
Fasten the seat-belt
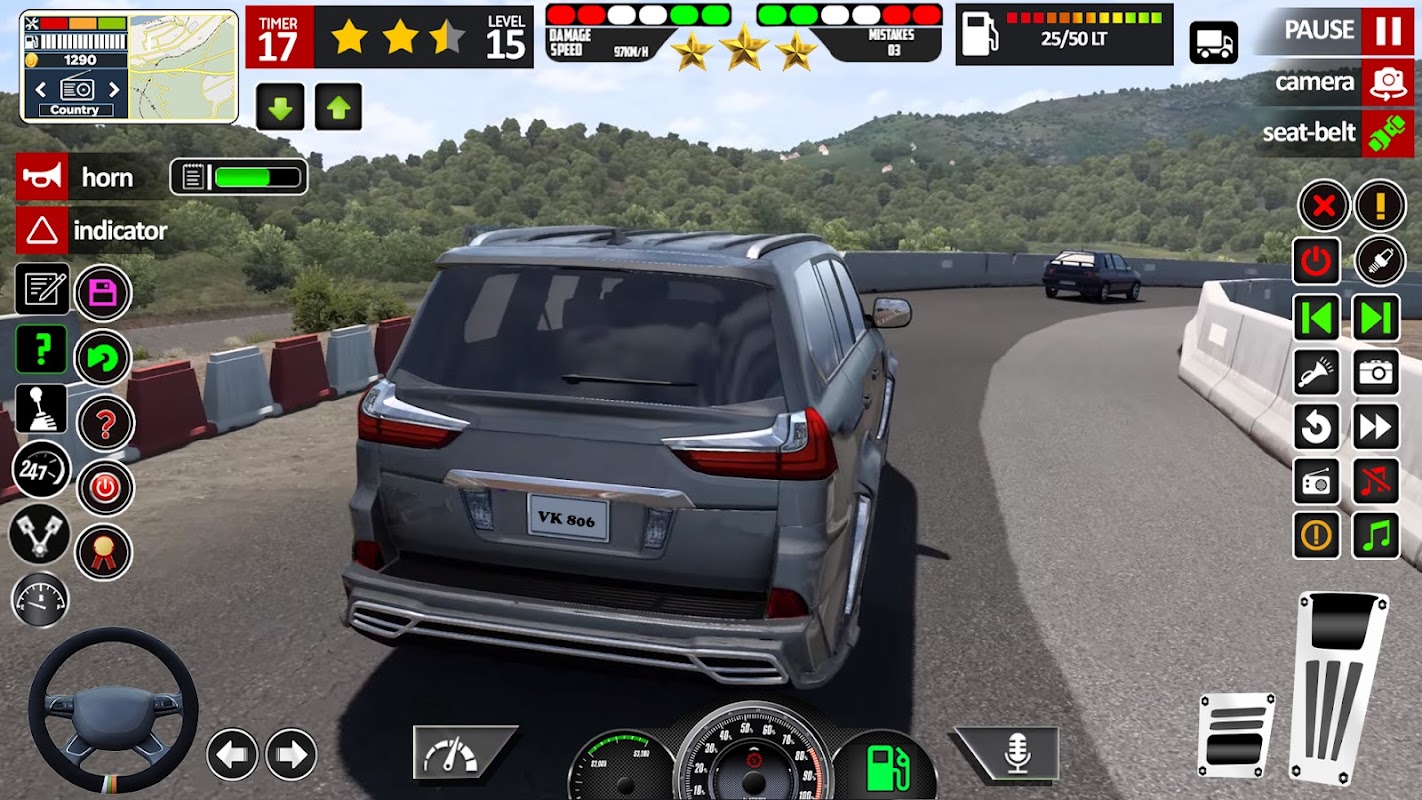tap(1387, 133)
